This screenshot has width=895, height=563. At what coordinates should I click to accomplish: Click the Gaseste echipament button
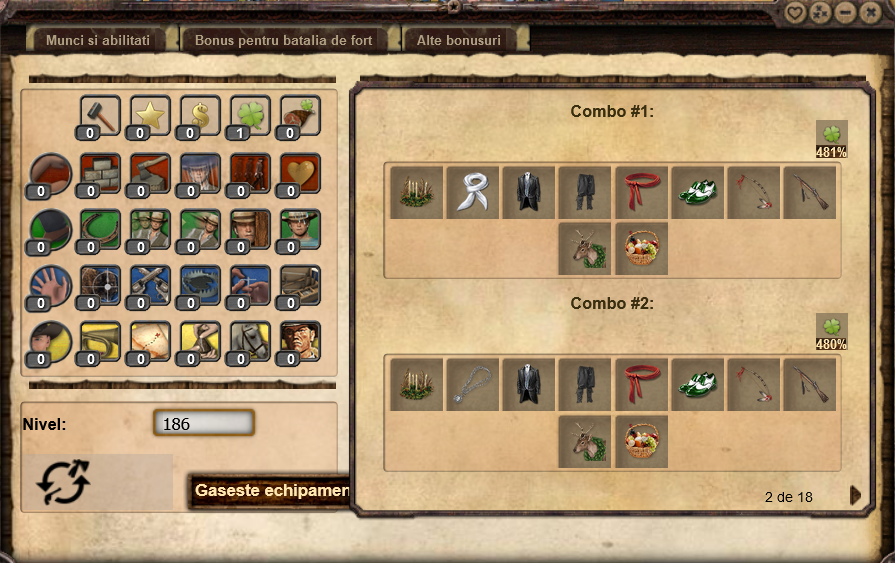tap(270, 490)
